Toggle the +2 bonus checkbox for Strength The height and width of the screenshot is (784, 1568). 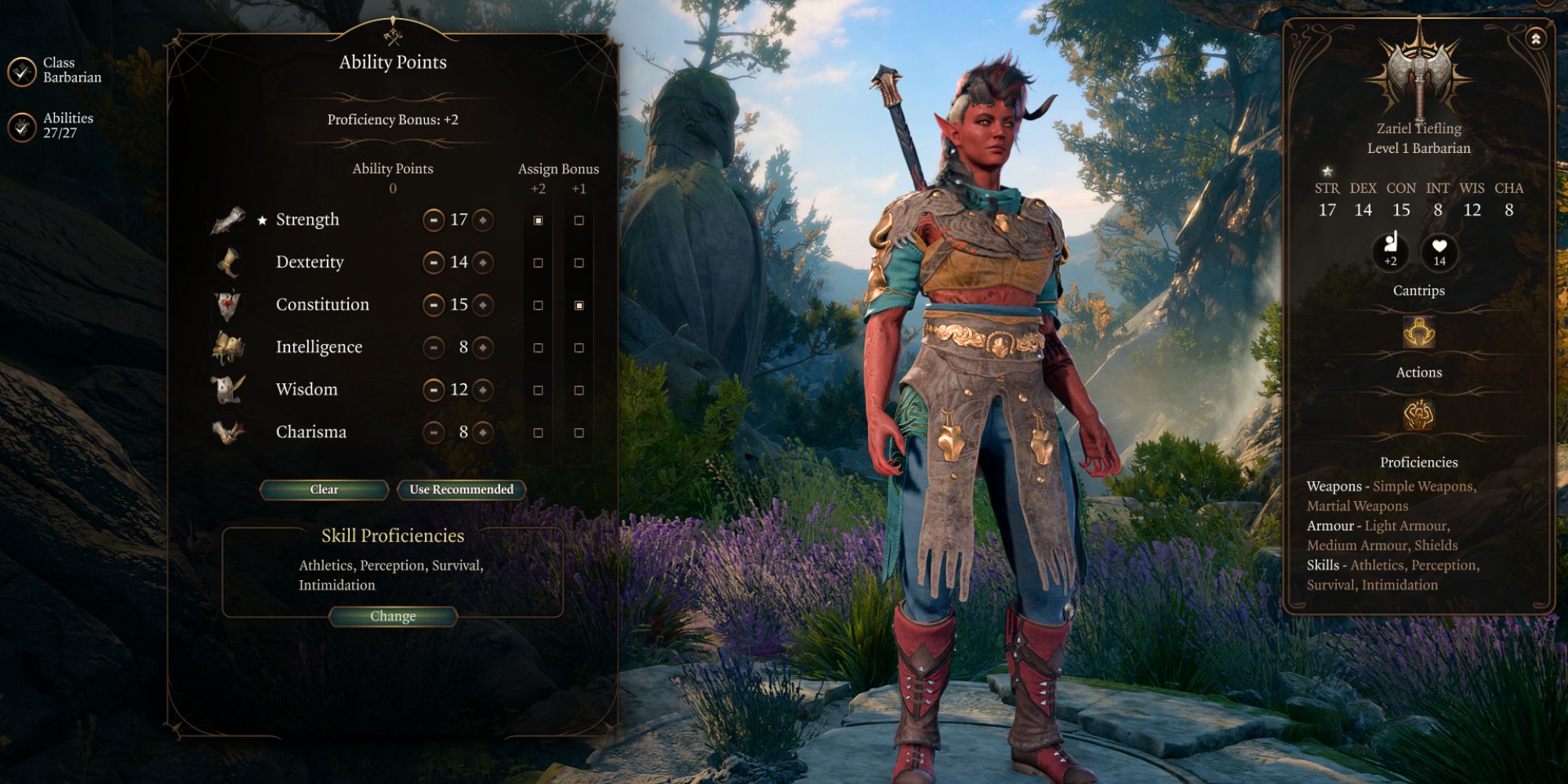tap(538, 221)
